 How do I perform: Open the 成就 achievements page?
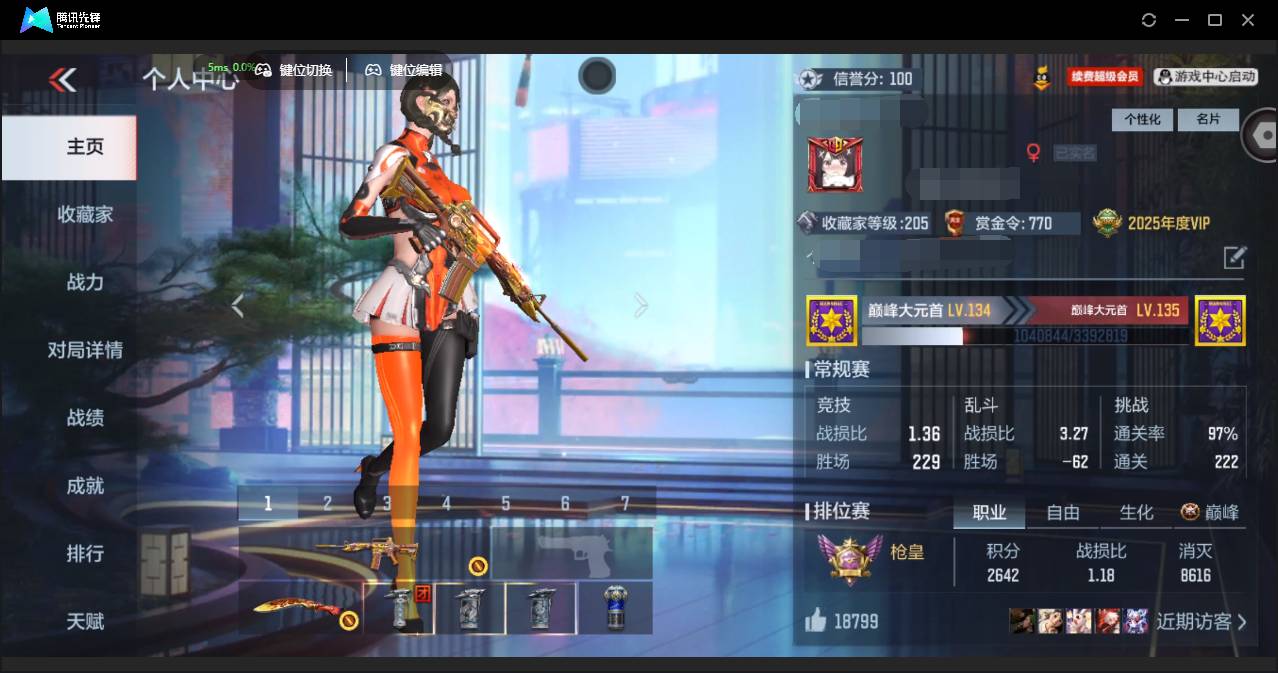tap(85, 486)
